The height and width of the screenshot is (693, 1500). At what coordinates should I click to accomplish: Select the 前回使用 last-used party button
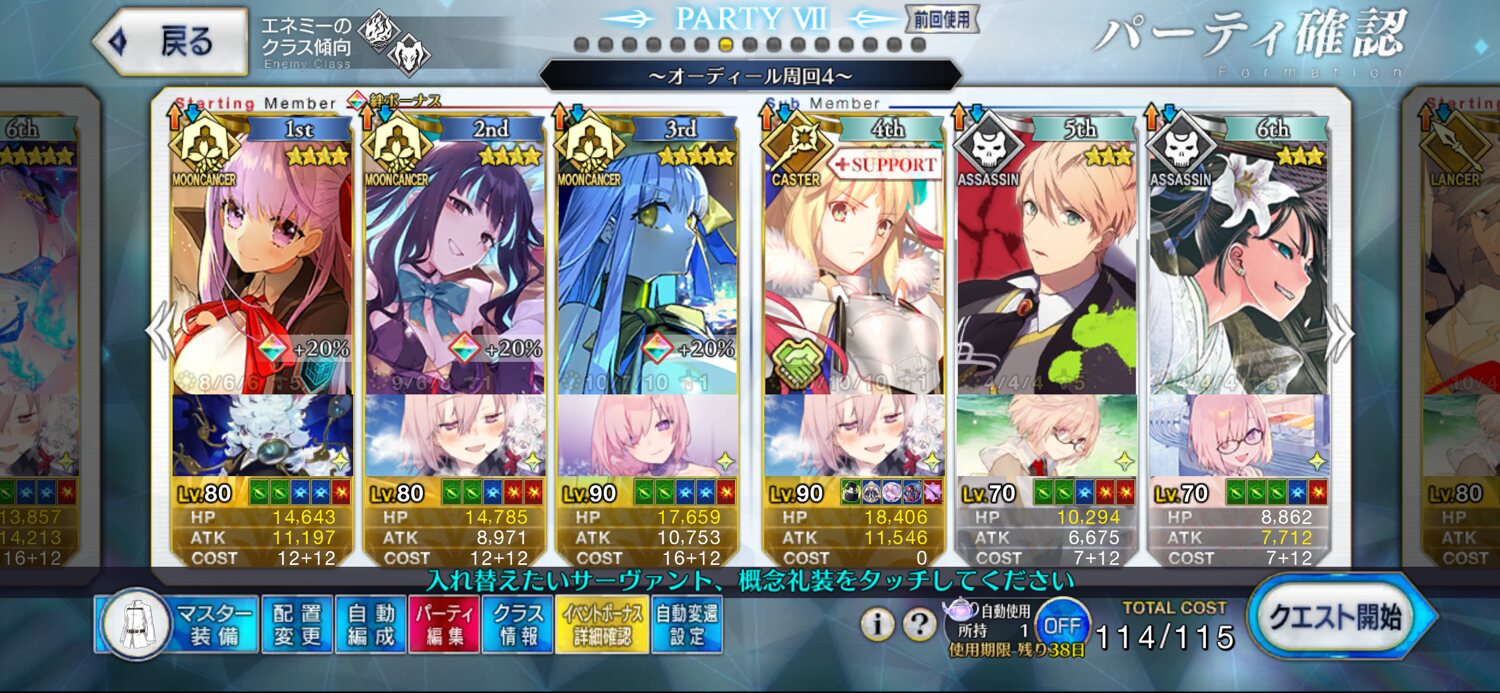(942, 18)
